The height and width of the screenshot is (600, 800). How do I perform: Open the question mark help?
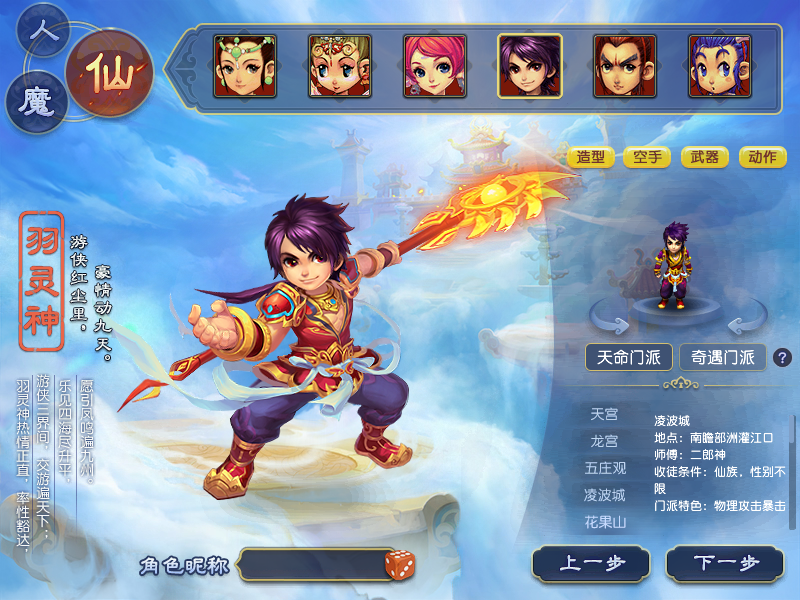click(782, 357)
